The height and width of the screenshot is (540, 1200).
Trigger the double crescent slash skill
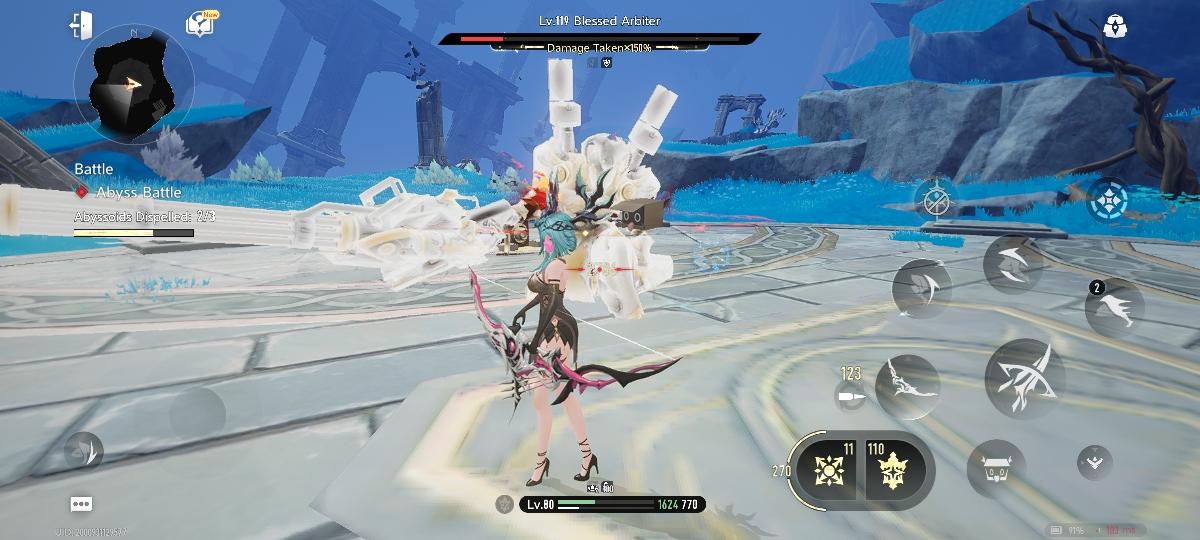1013,264
